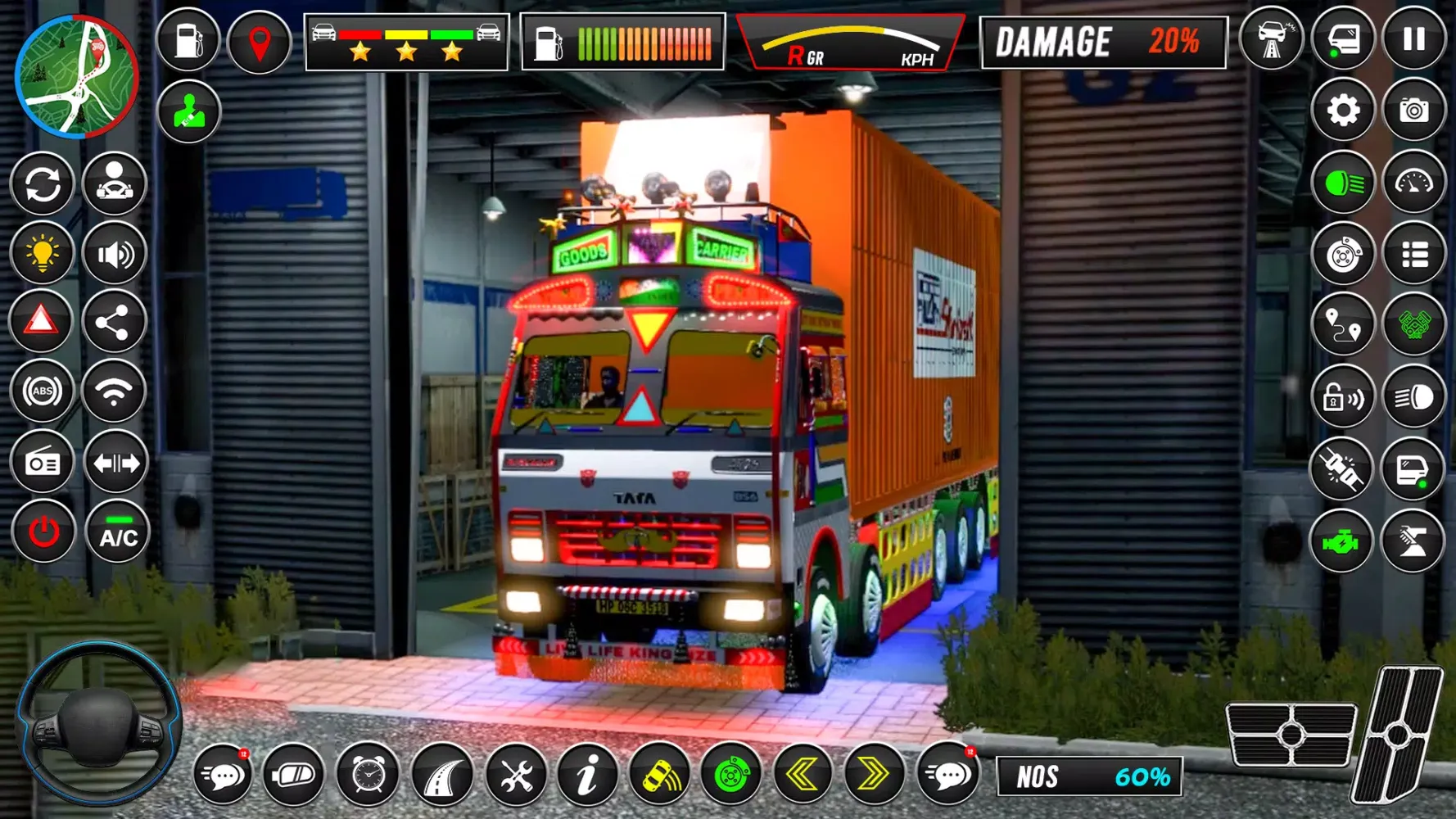
Task: Sound the horn speaker button
Action: 115,255
